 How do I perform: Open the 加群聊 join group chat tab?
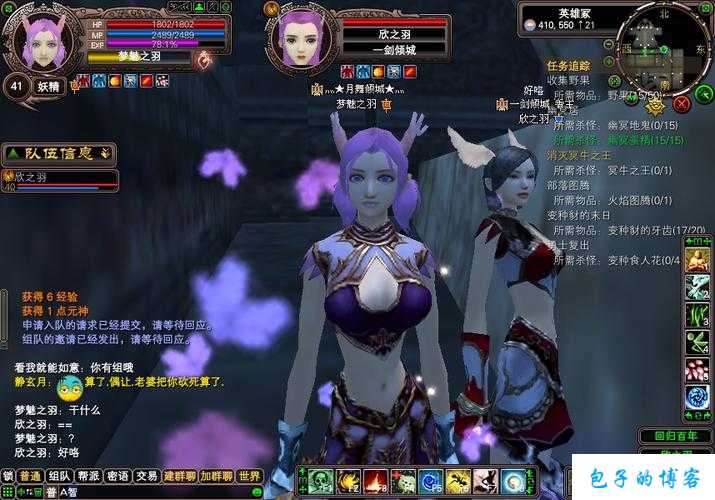(x=216, y=477)
